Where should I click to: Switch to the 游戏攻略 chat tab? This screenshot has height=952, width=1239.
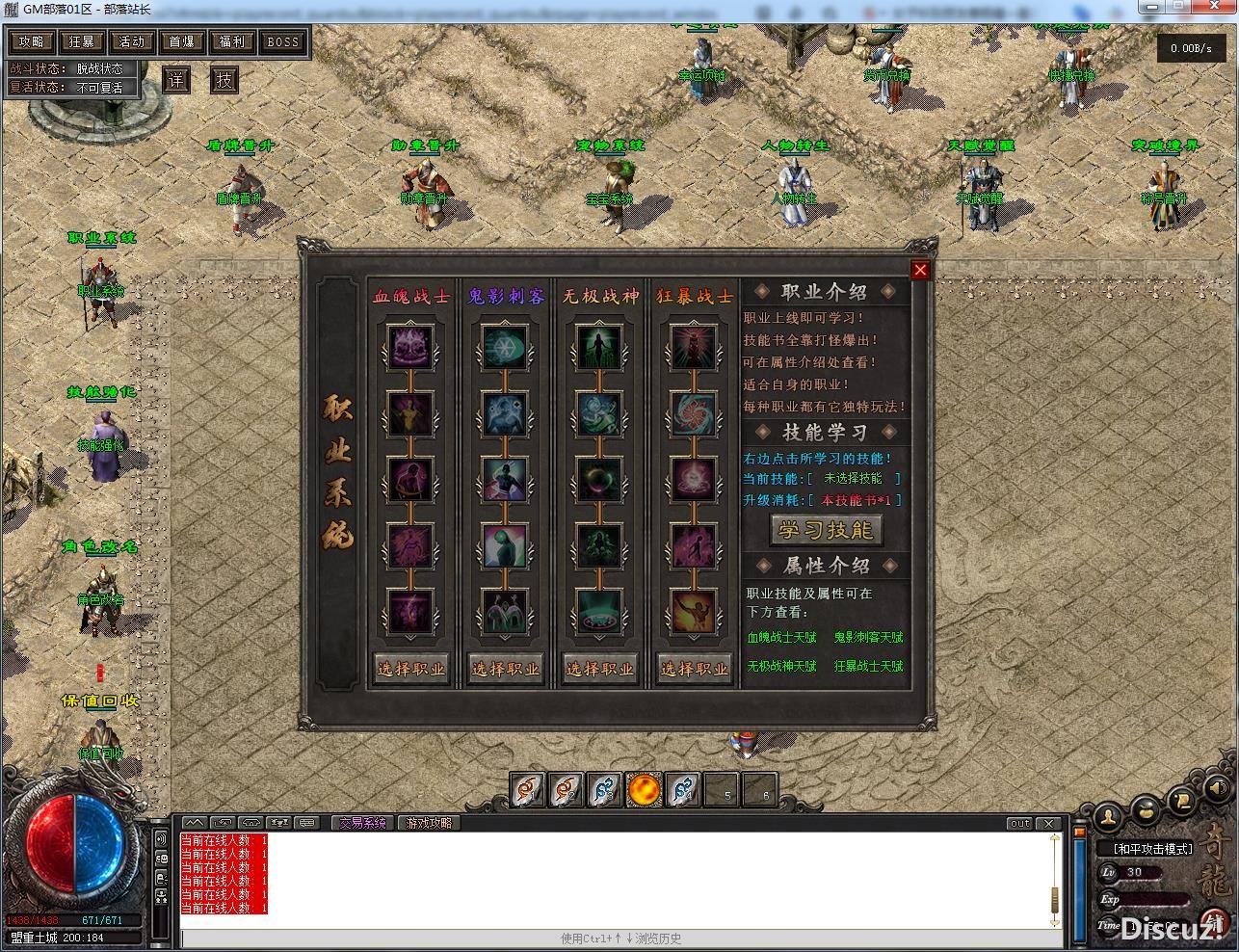(x=428, y=822)
